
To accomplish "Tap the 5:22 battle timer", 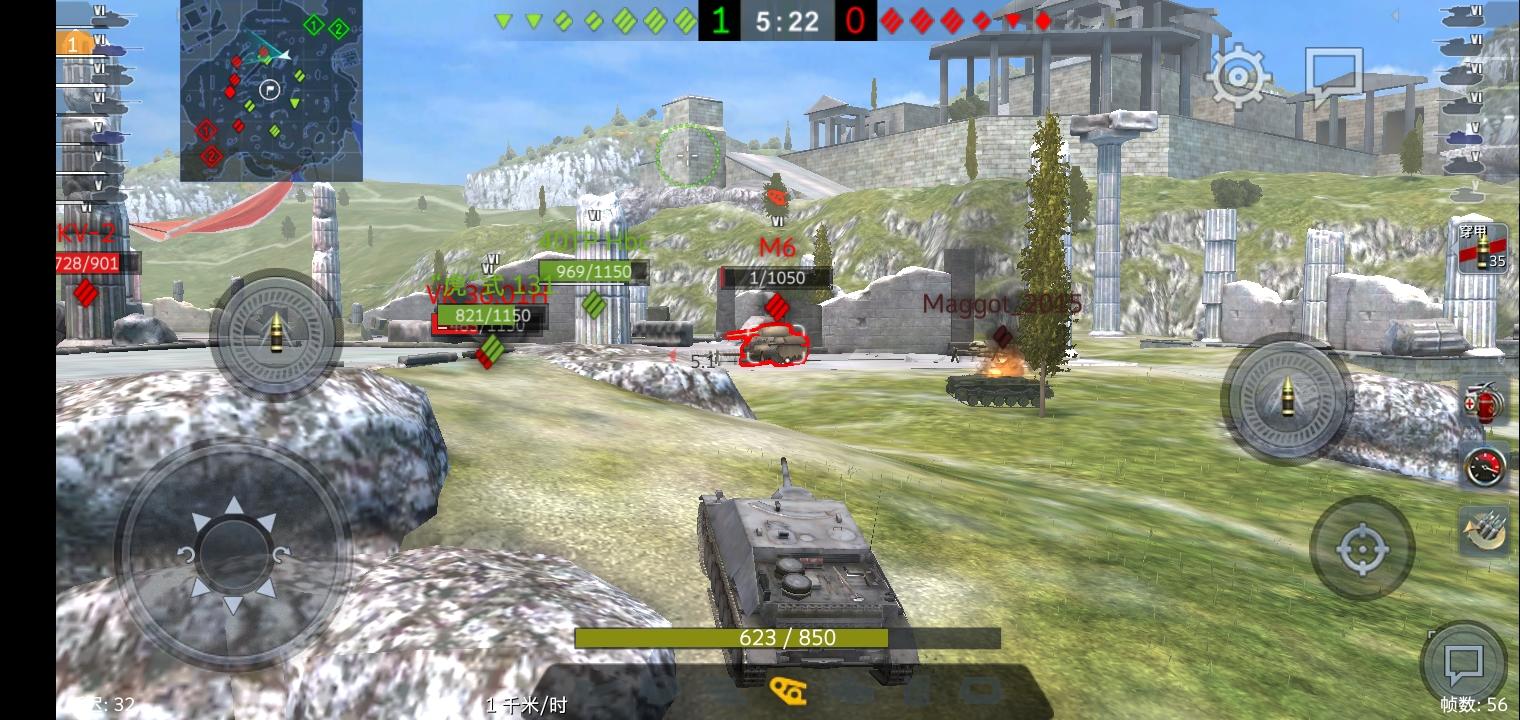I will 786,20.
